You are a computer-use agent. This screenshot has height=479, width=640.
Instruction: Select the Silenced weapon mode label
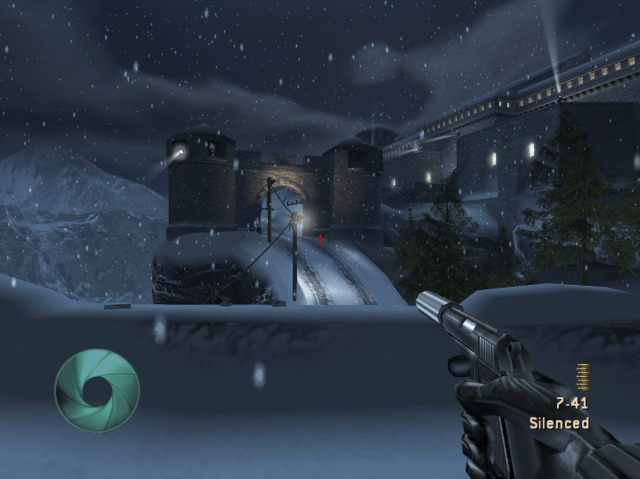point(559,423)
